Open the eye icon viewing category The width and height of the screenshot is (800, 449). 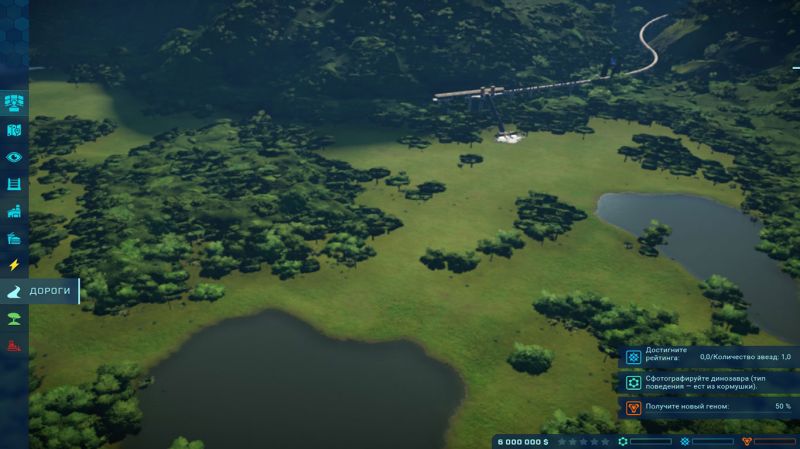tap(14, 157)
